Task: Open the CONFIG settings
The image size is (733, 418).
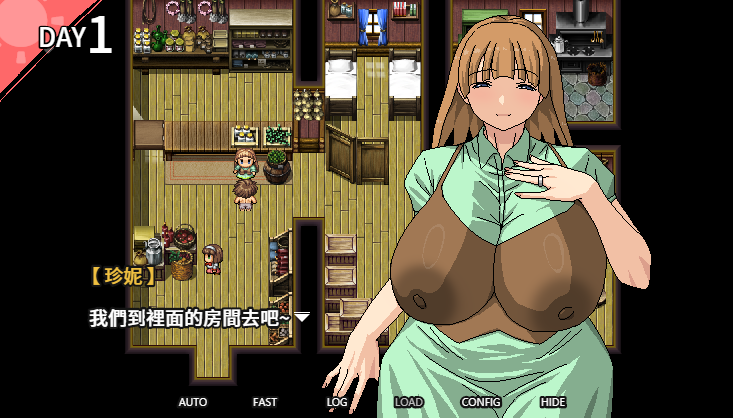Action: tap(481, 402)
